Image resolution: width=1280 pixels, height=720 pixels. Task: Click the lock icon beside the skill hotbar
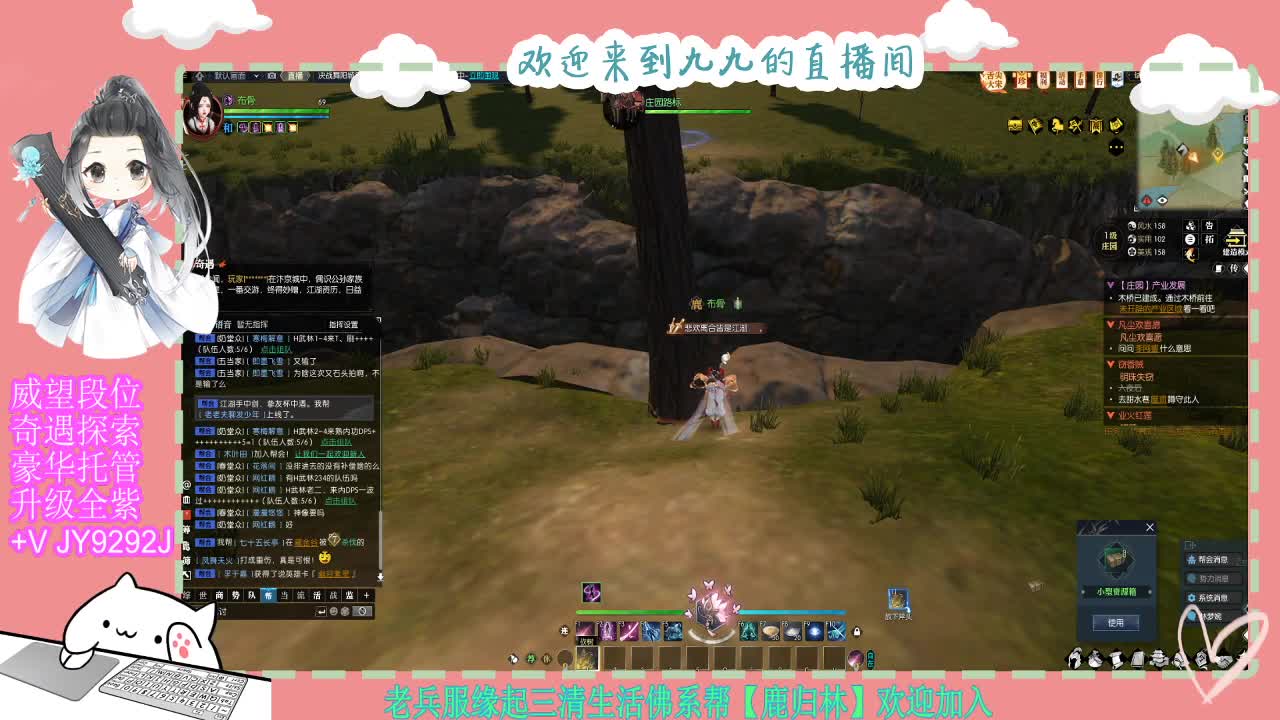[856, 633]
